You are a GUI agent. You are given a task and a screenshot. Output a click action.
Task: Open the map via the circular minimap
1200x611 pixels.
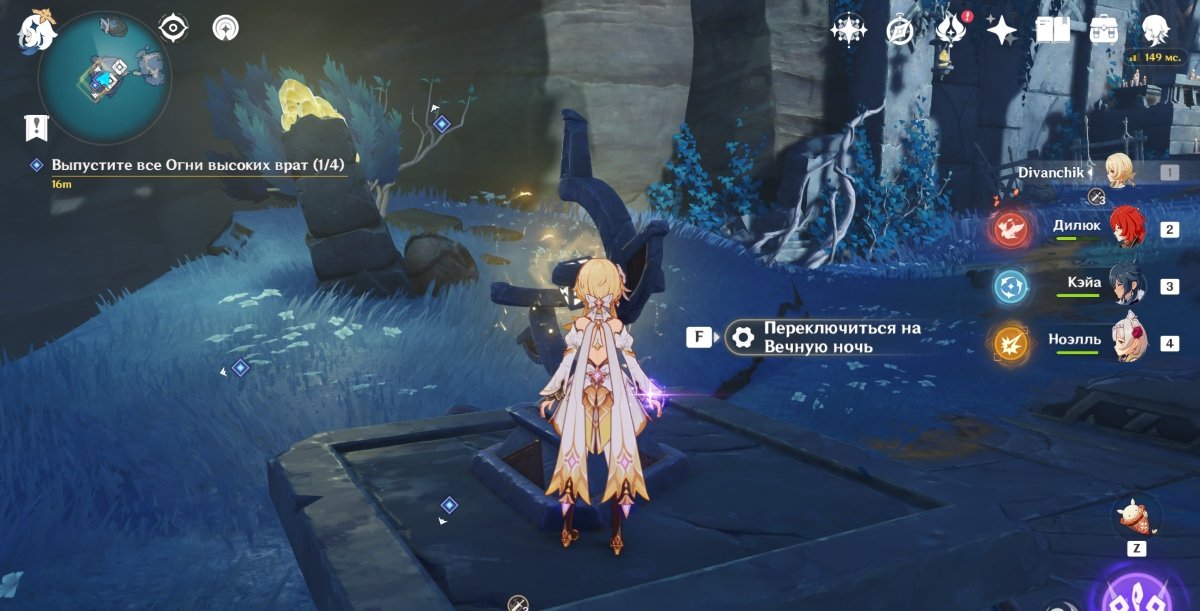(104, 76)
